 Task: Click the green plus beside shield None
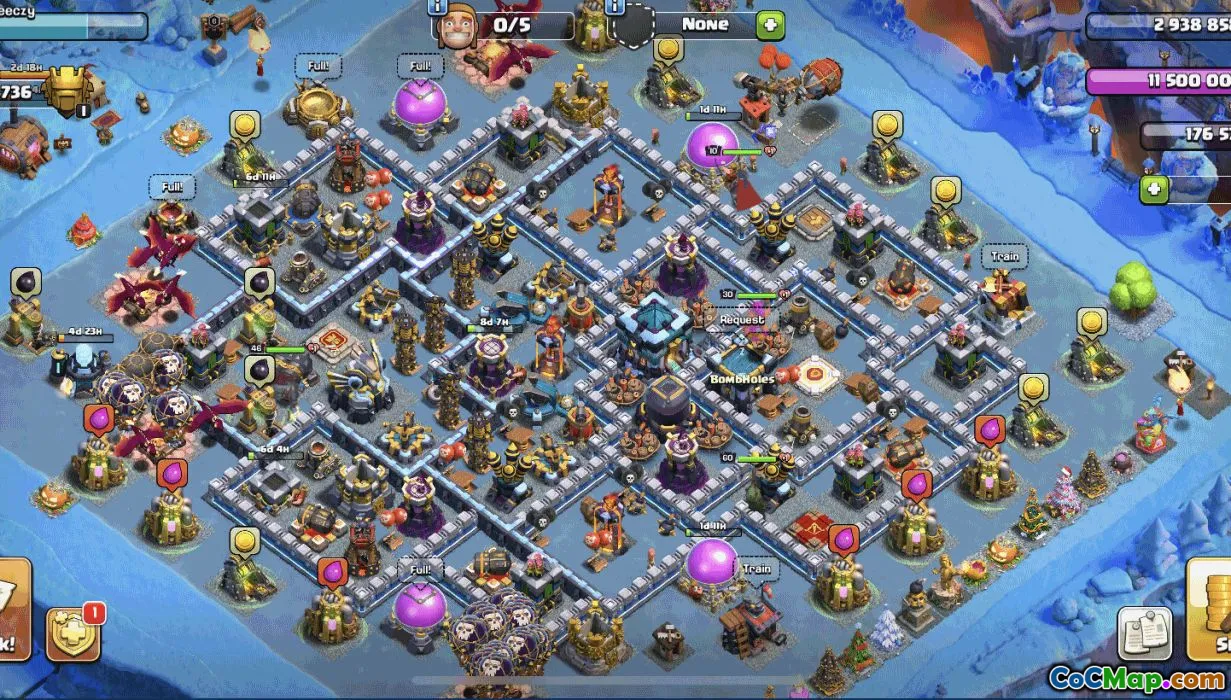[770, 25]
